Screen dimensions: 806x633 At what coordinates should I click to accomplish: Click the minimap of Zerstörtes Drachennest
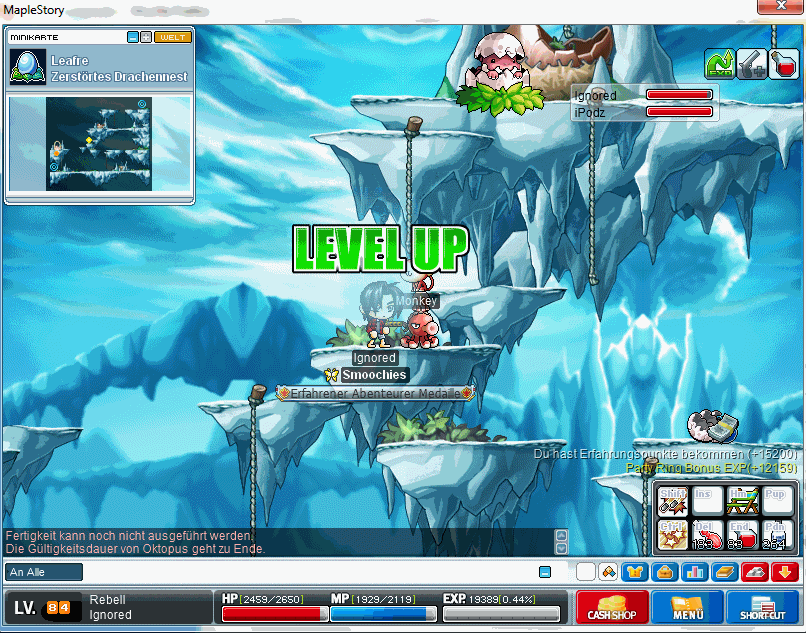[x=99, y=143]
